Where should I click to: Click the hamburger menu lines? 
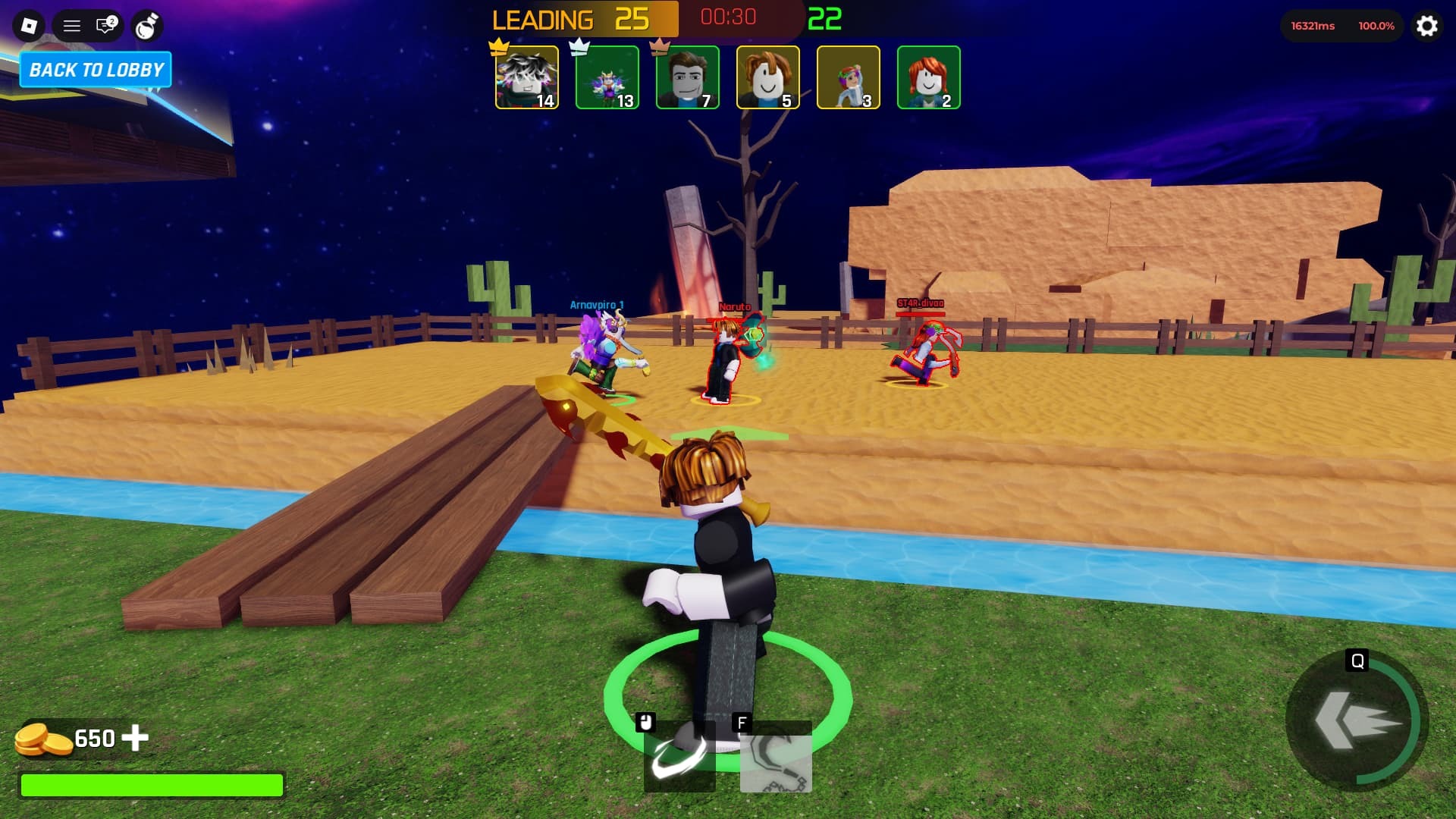72,25
